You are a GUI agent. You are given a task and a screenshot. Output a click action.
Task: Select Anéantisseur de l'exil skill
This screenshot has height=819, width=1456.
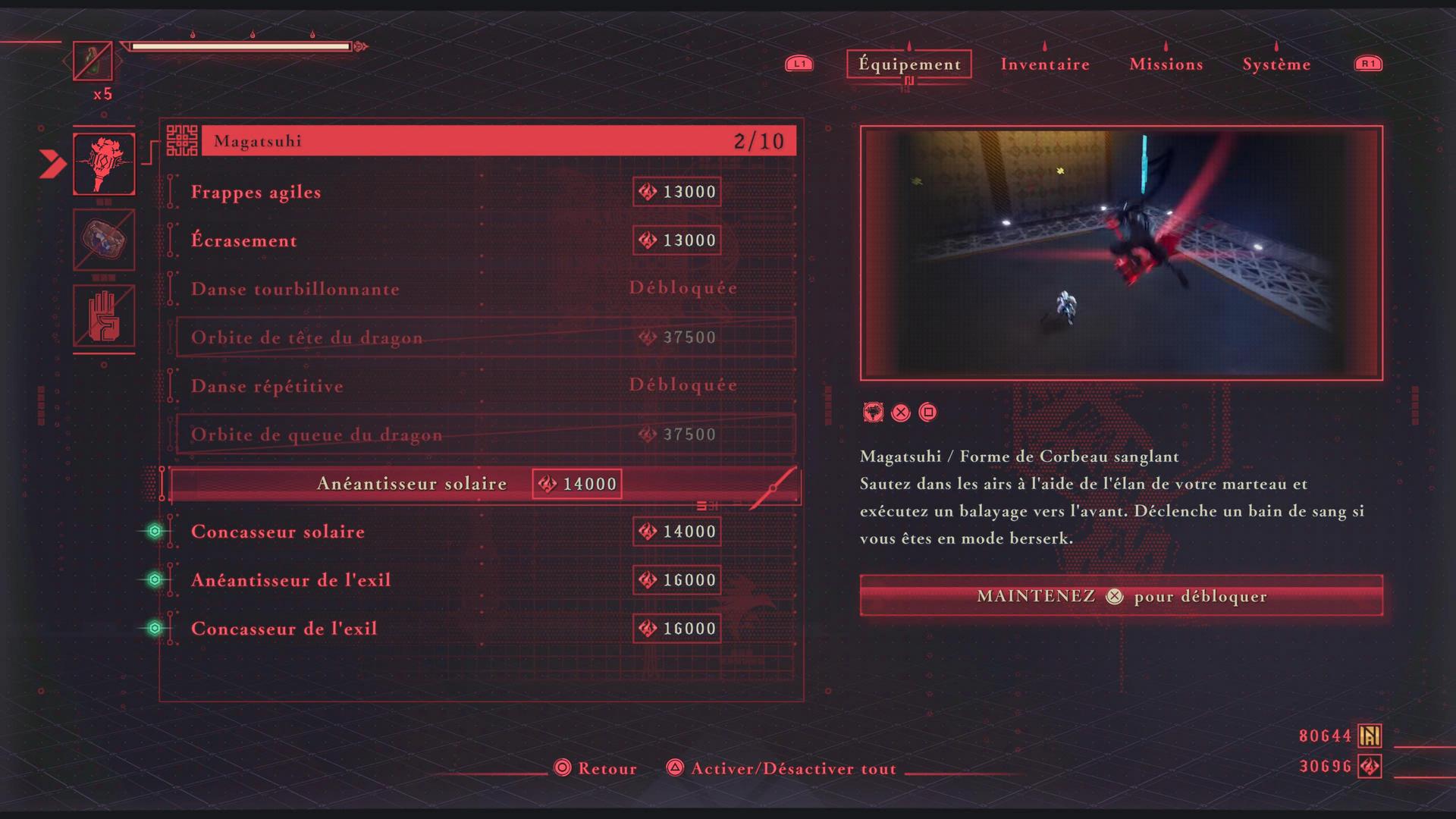point(290,580)
